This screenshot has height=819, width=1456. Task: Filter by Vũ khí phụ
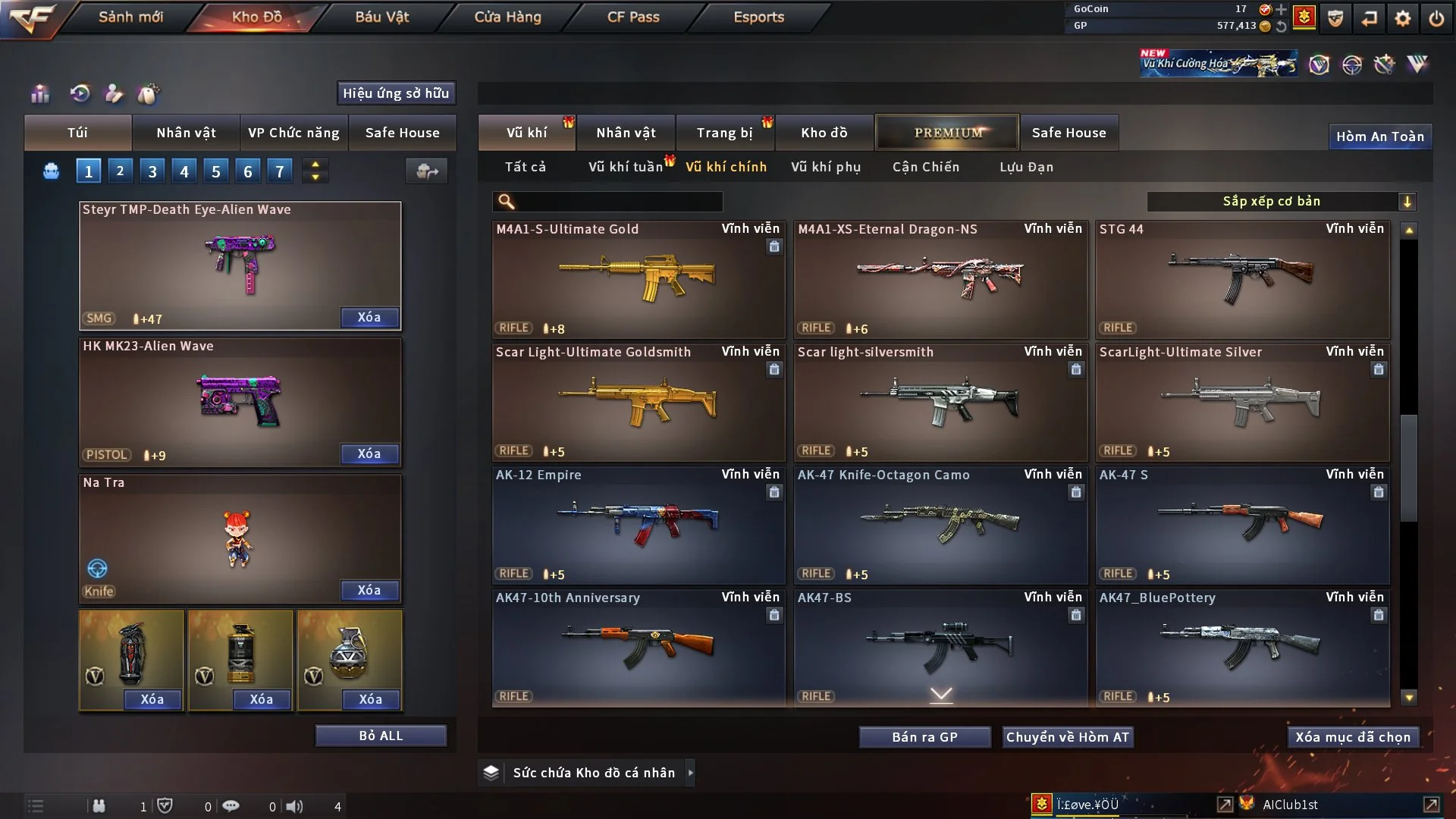826,167
